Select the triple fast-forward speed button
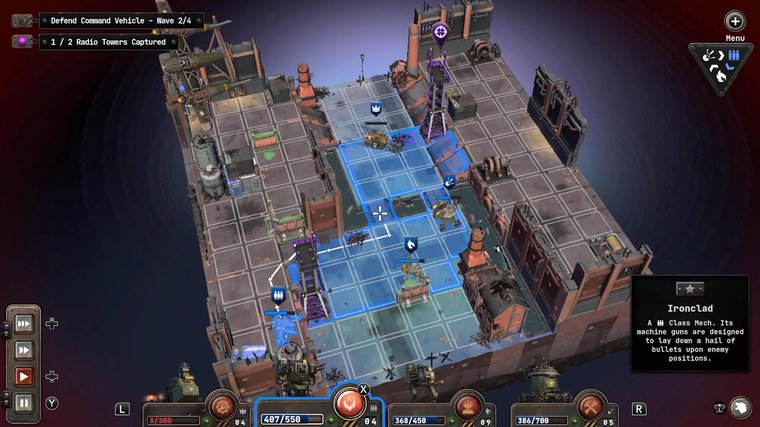This screenshot has width=760, height=427. click(x=23, y=324)
